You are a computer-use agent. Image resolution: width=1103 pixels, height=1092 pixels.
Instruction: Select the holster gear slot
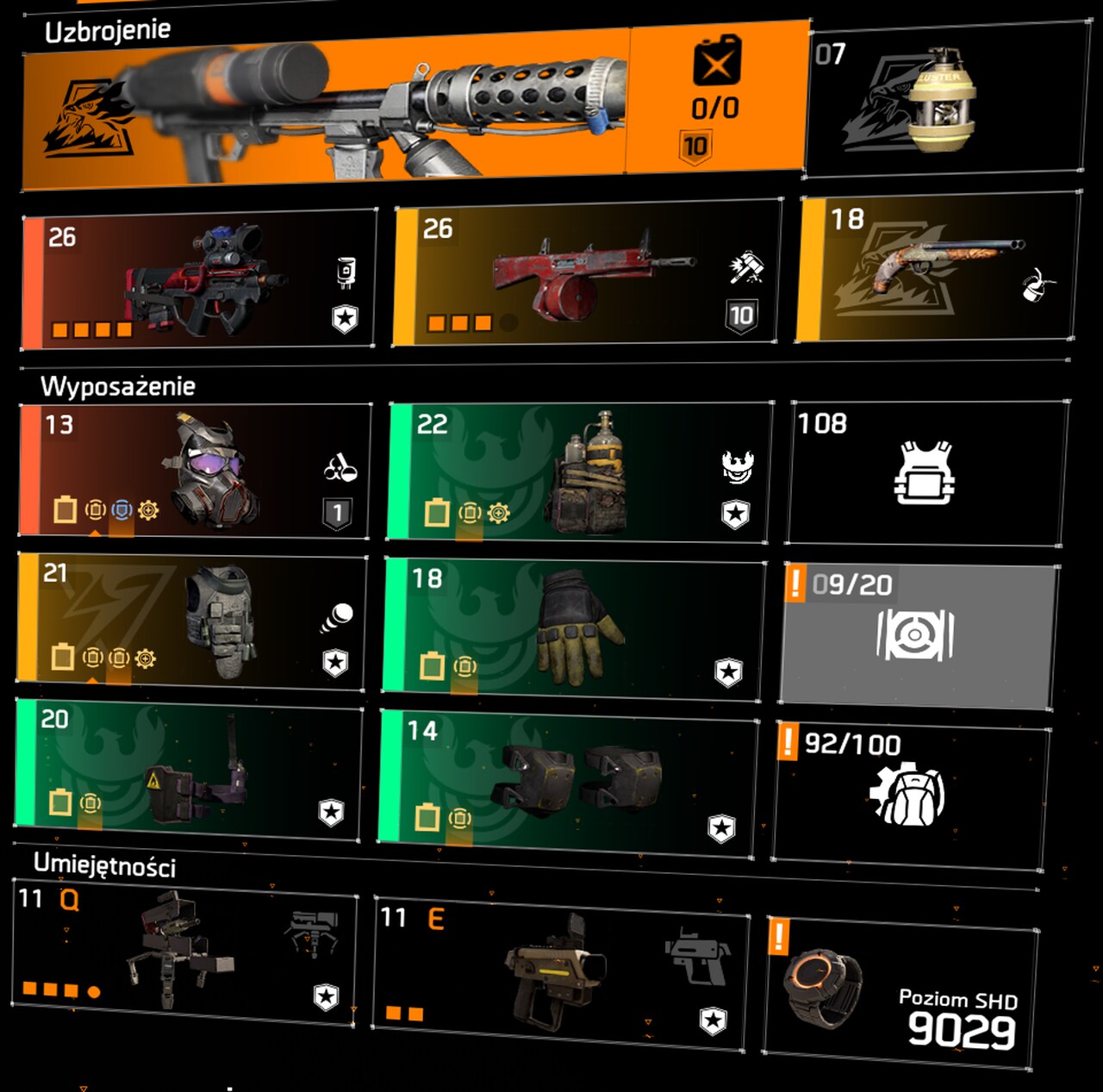pyautogui.click(x=188, y=767)
